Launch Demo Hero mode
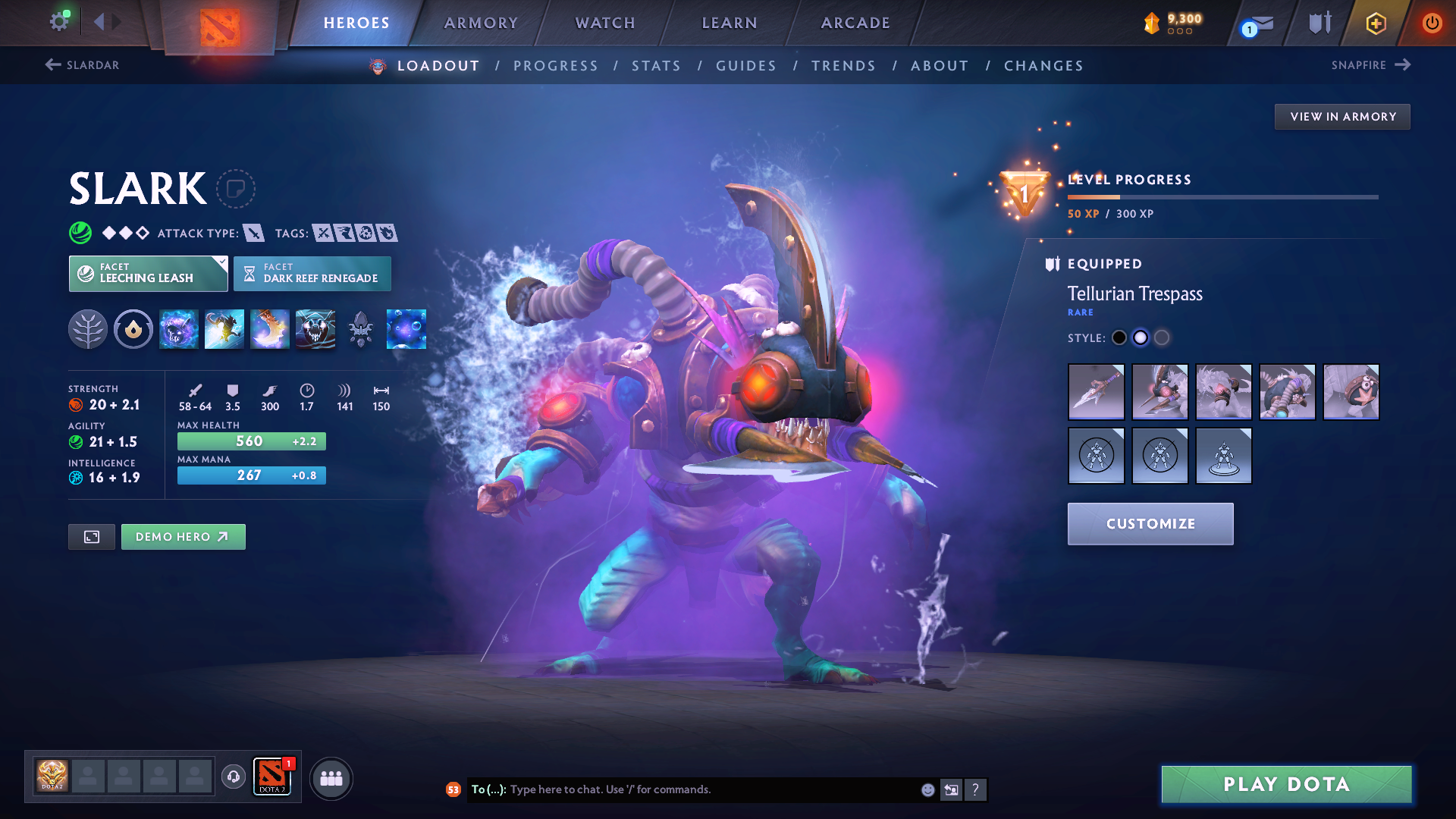The width and height of the screenshot is (1456, 819). [183, 537]
